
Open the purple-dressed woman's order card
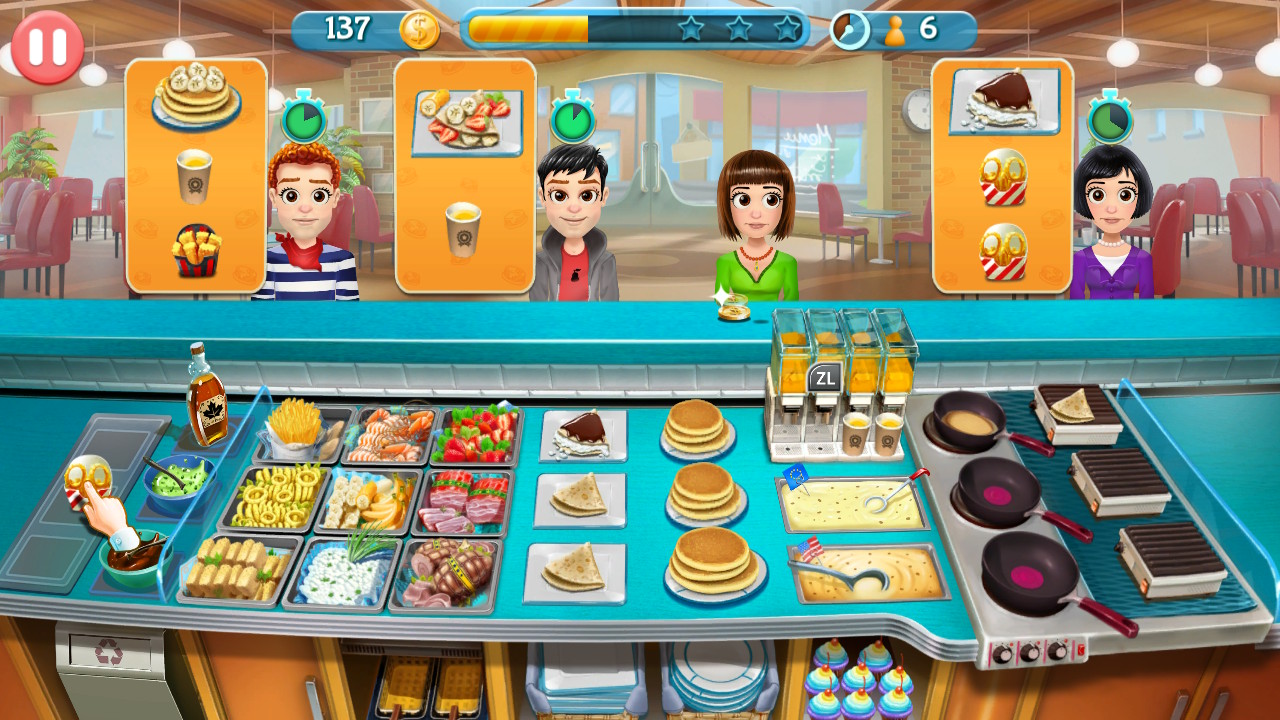click(1000, 175)
